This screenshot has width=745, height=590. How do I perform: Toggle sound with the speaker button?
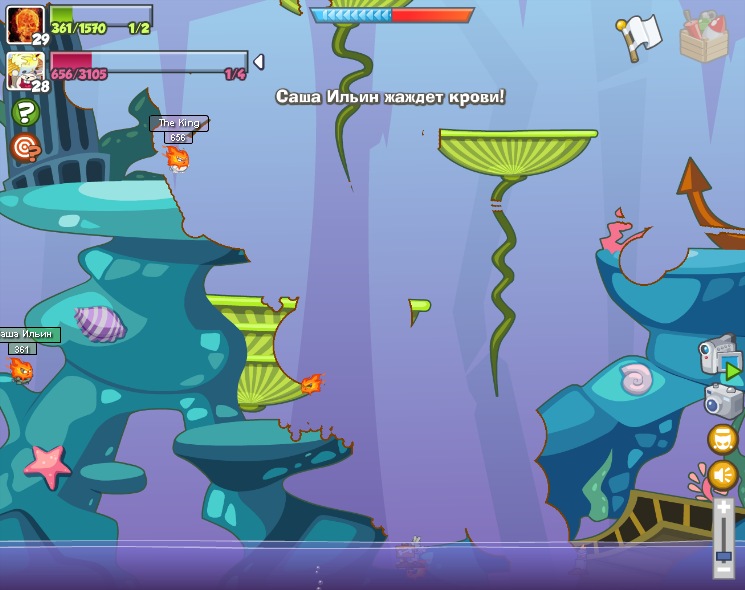[723, 475]
